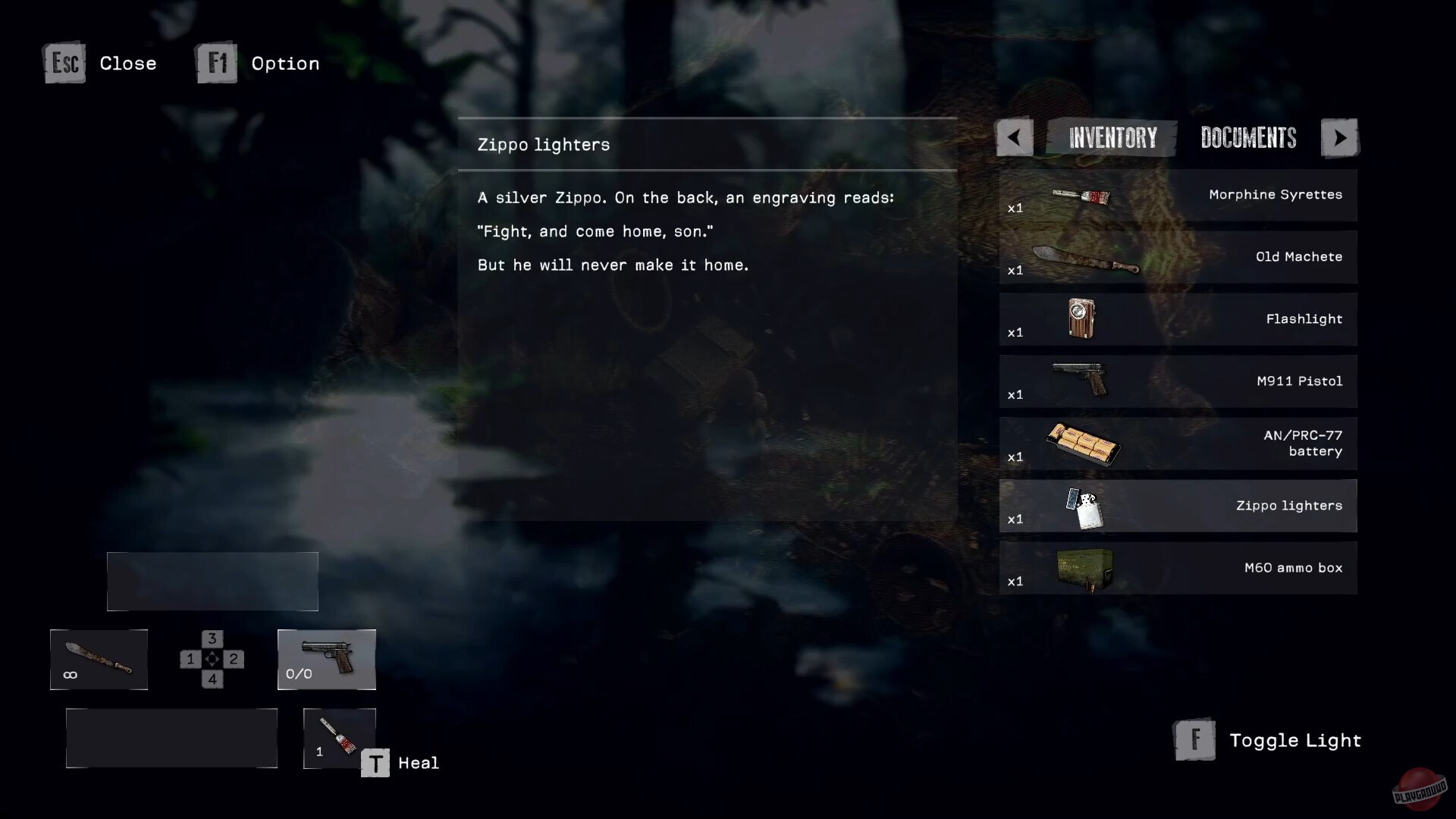The width and height of the screenshot is (1456, 819).
Task: Toggle Light with the F button
Action: 1196,740
